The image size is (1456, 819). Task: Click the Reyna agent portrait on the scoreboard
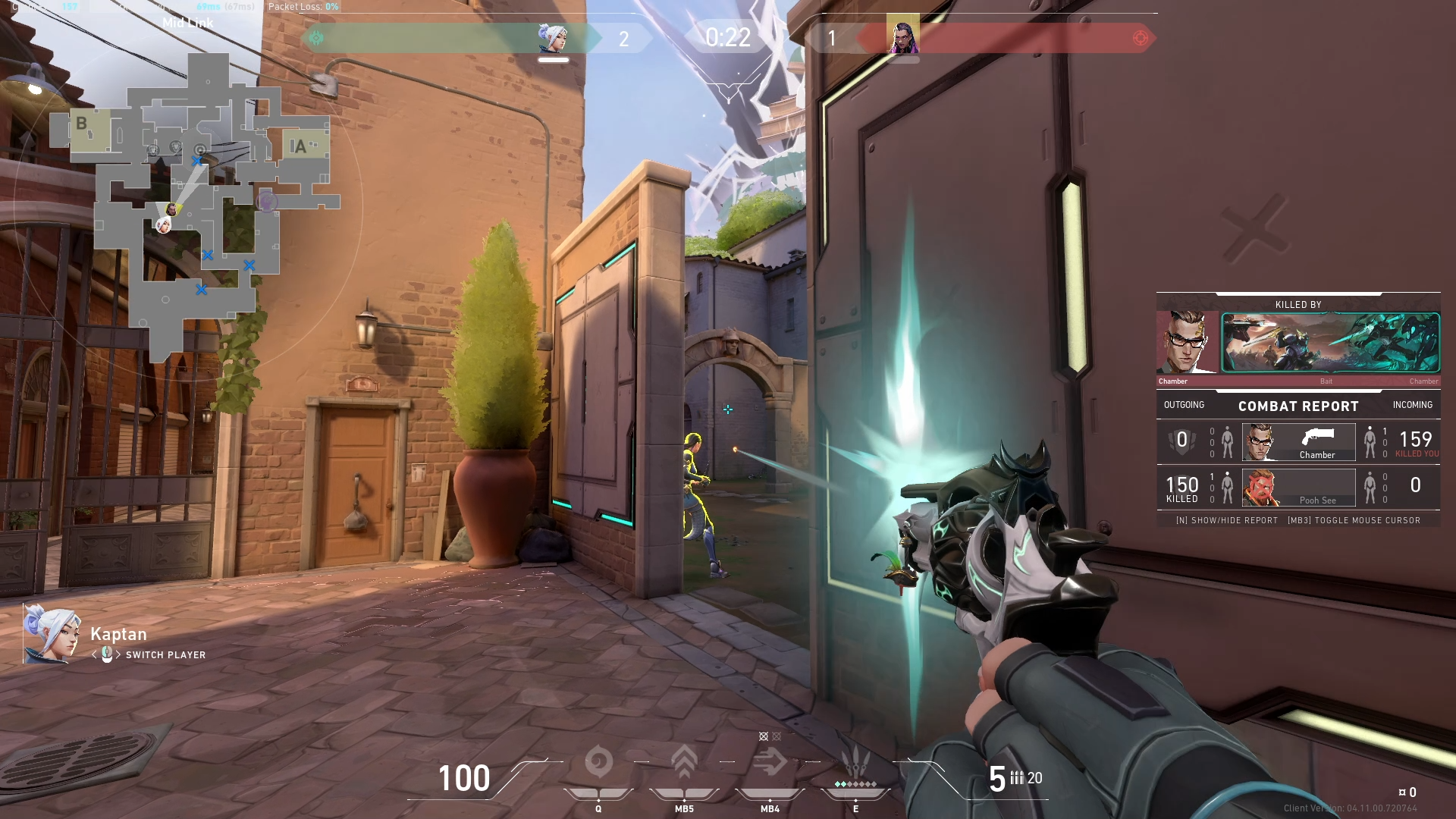coord(902,36)
